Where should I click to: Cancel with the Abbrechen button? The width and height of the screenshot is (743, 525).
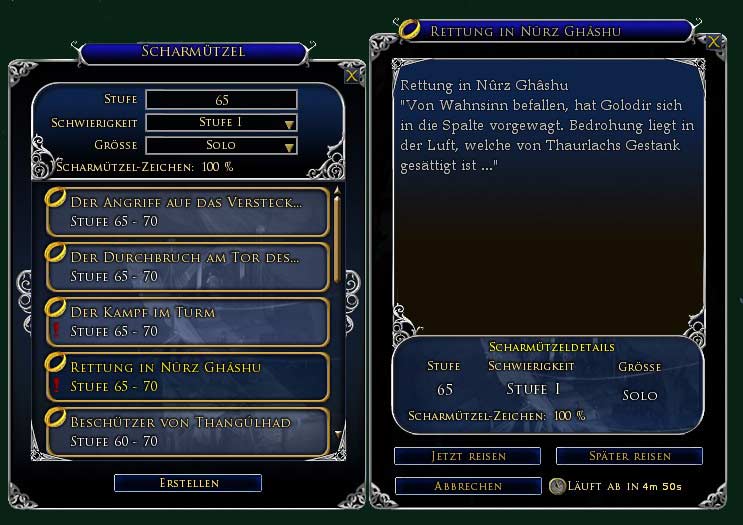[x=467, y=486]
